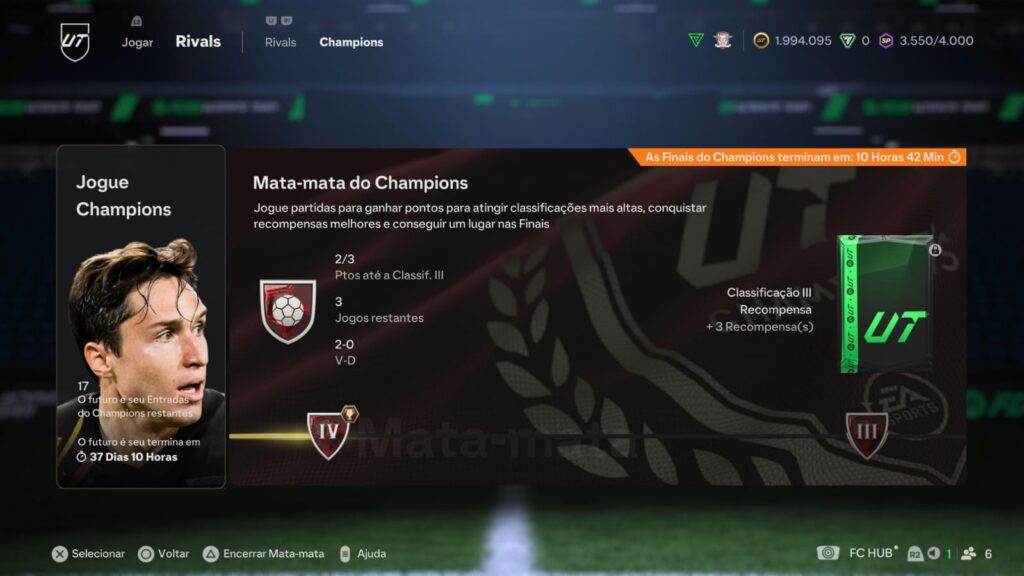Show the online friends count

point(978,553)
